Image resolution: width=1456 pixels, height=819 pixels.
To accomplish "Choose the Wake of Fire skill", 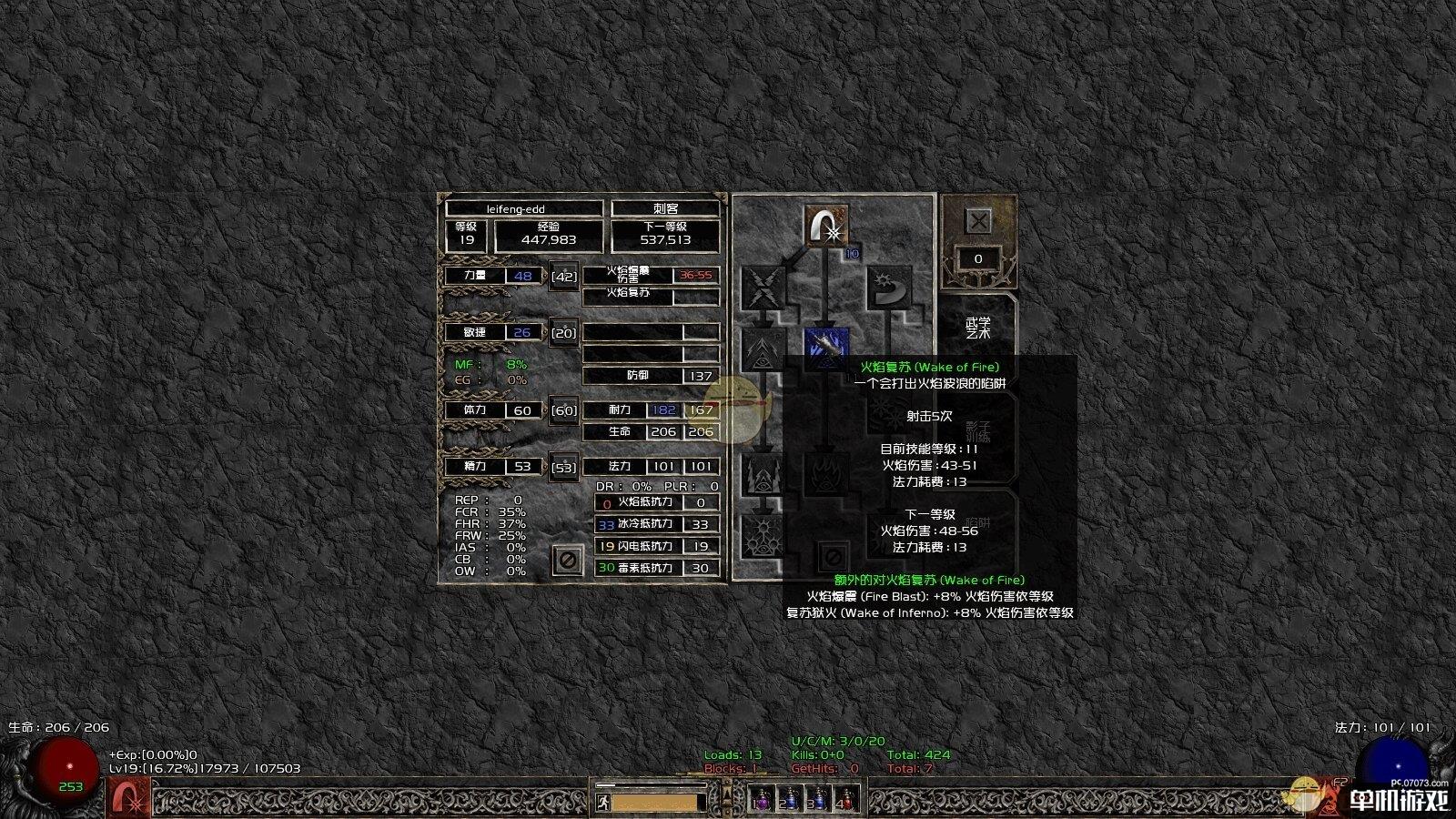I will pyautogui.click(x=826, y=348).
